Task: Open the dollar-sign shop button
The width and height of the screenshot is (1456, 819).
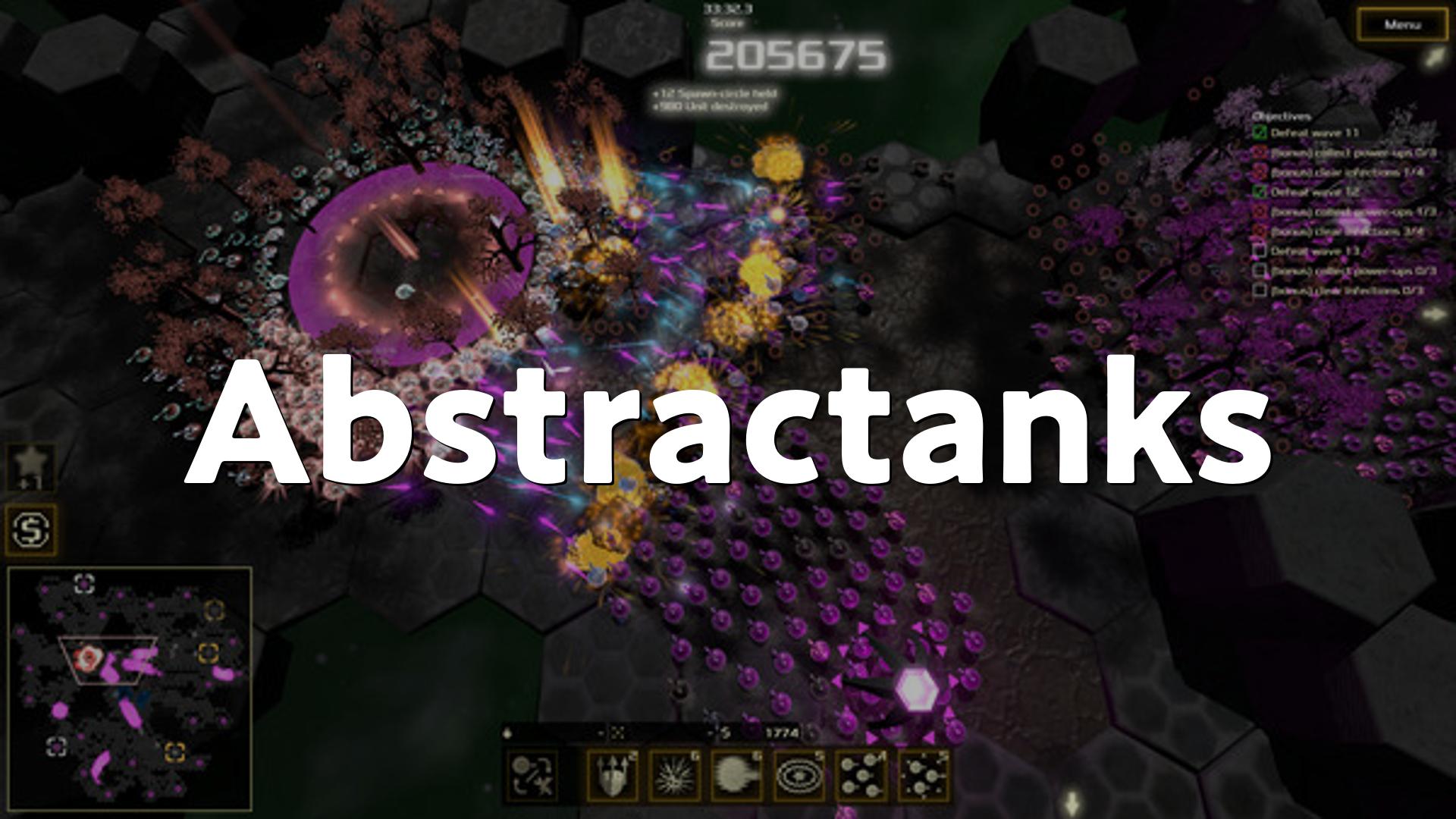Action: coord(31,528)
